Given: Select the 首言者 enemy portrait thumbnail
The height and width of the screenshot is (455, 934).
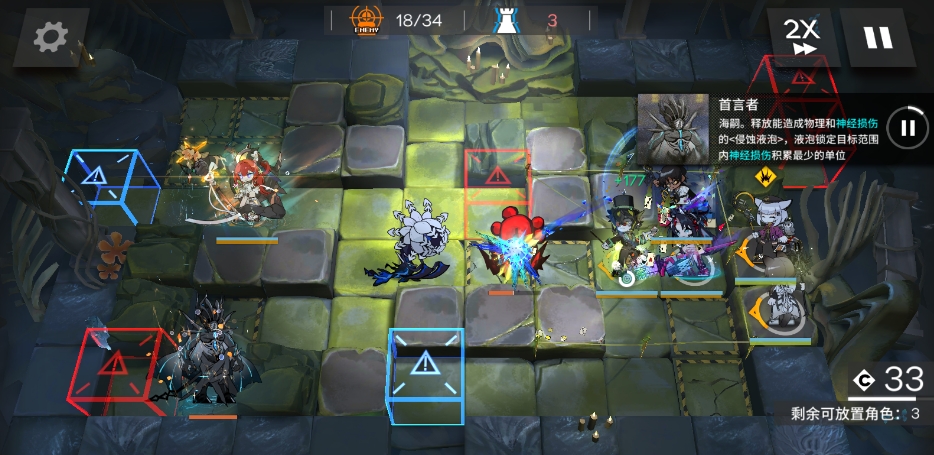Looking at the screenshot, I should click(672, 128).
